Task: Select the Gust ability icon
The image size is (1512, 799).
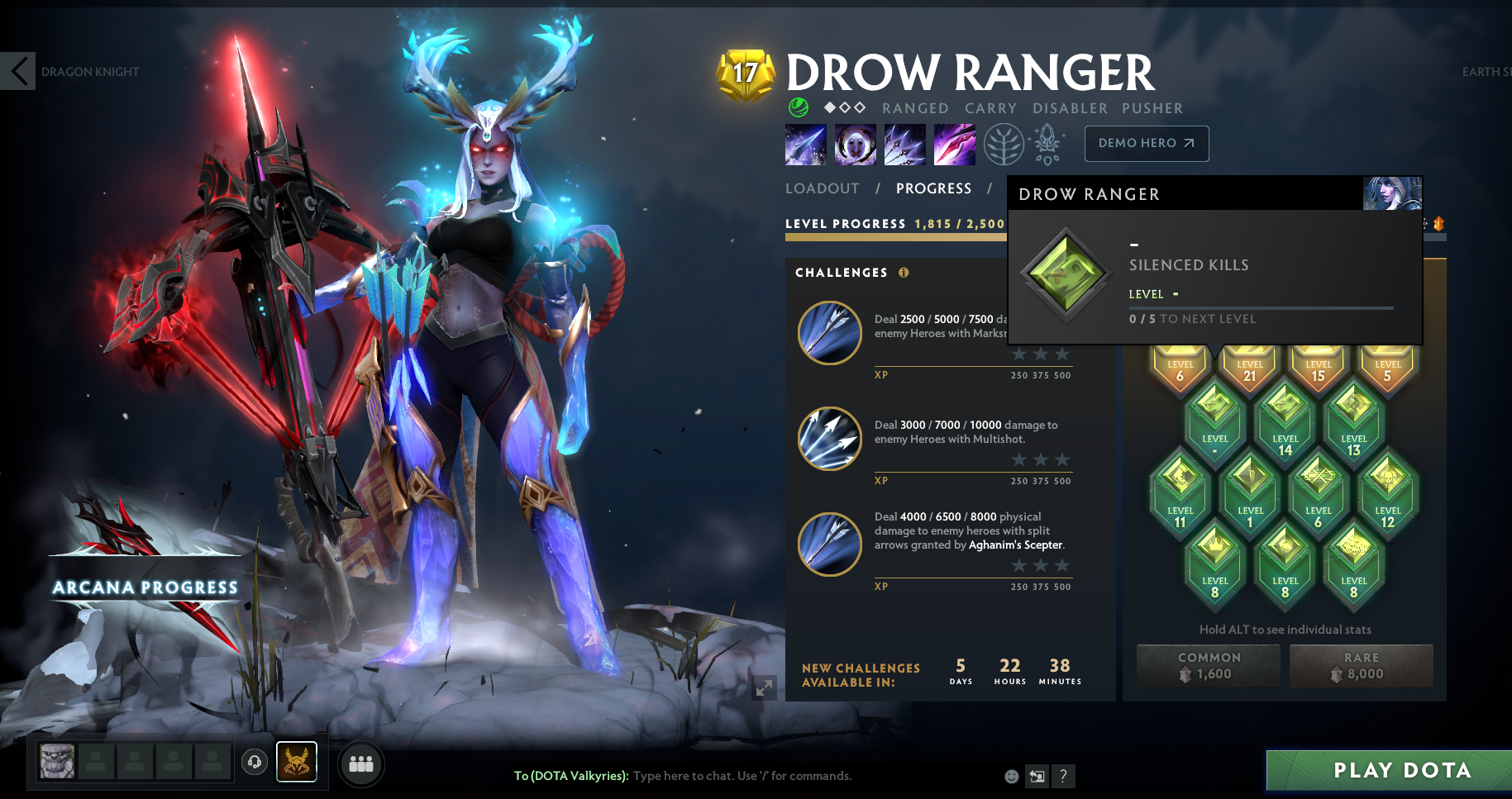Action: [x=855, y=144]
